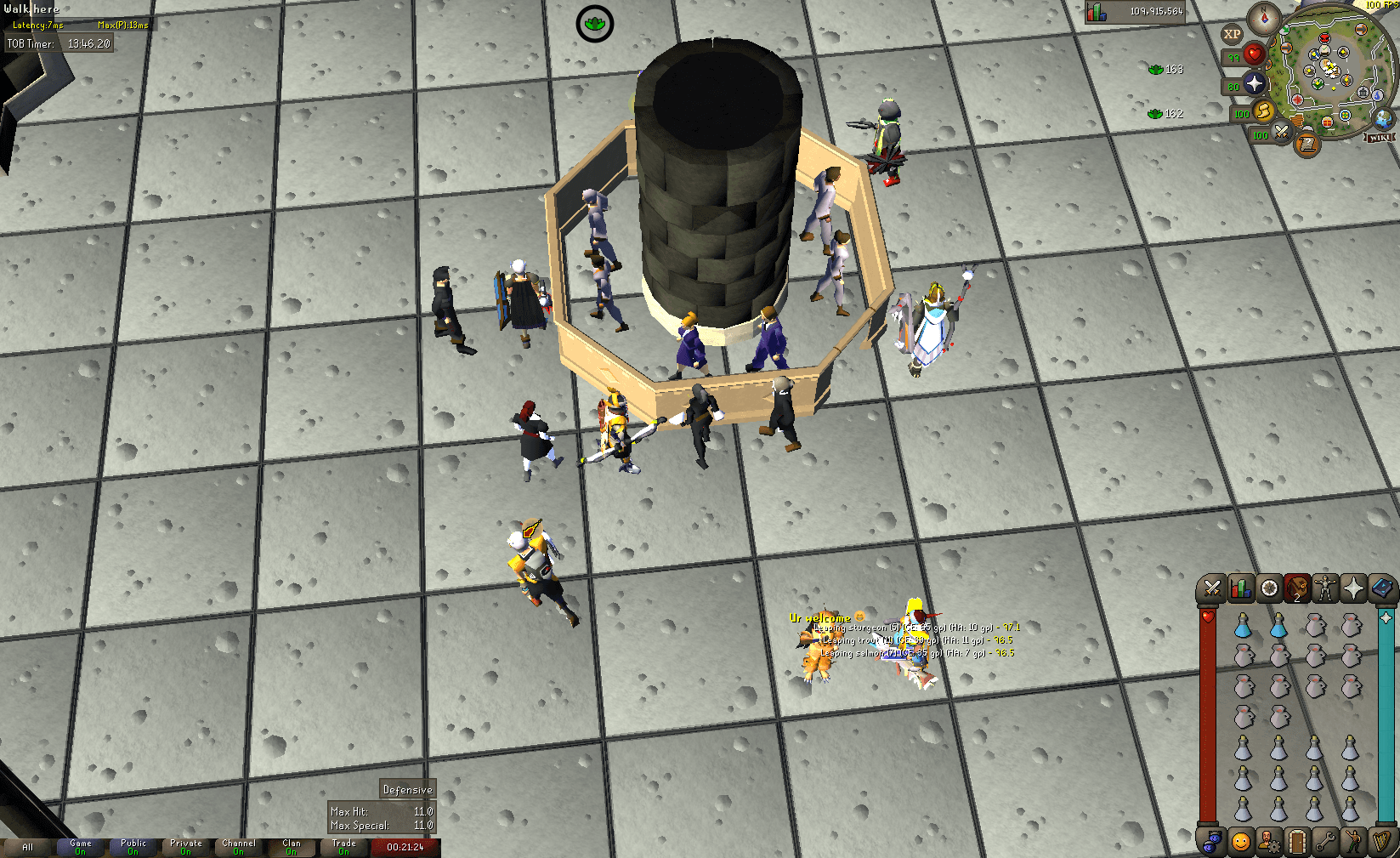Image resolution: width=1400 pixels, height=858 pixels.
Task: Toggle run with the run energy orb
Action: click(x=1262, y=113)
